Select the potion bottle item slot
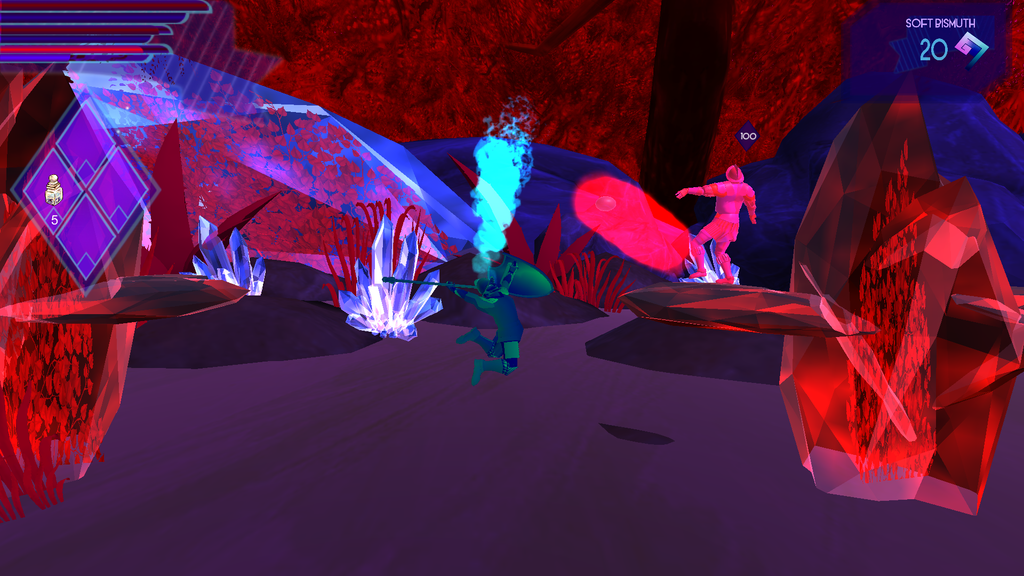This screenshot has width=1024, height=576. pyautogui.click(x=56, y=192)
